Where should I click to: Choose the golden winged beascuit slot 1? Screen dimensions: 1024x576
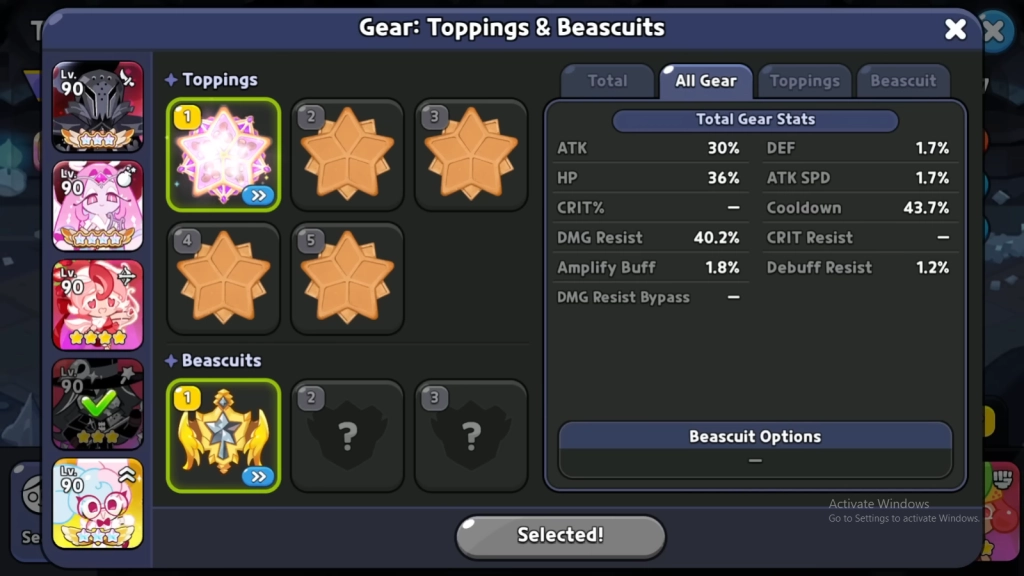(224, 435)
